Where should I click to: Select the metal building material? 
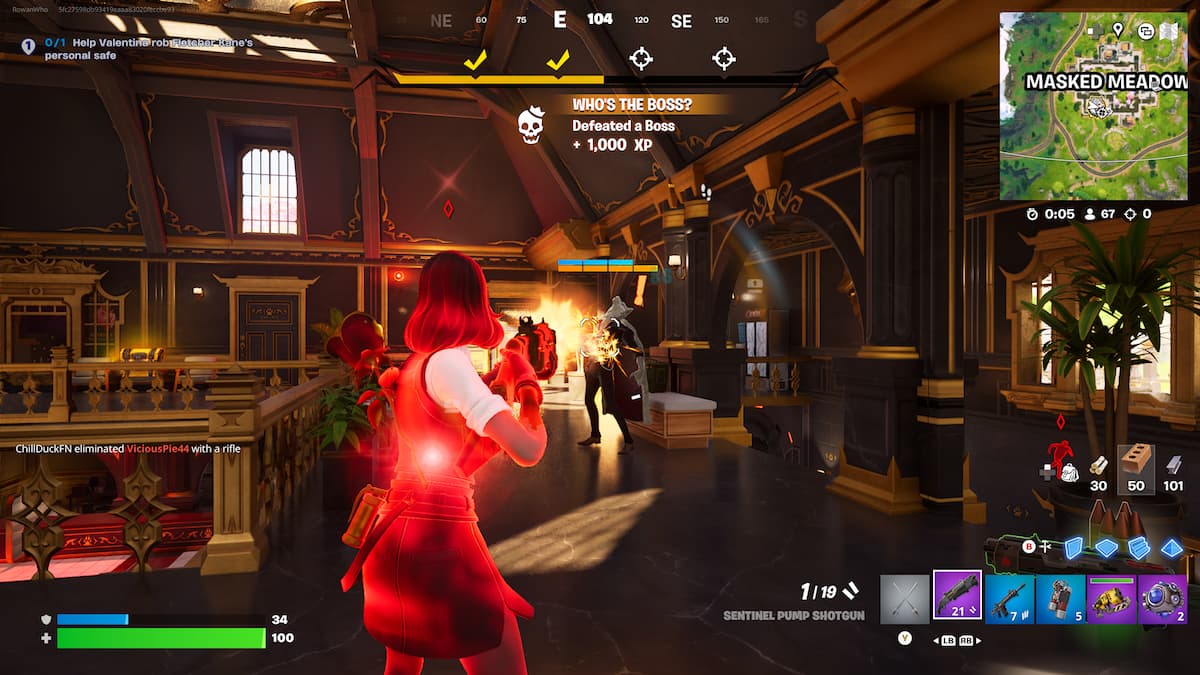(1173, 466)
